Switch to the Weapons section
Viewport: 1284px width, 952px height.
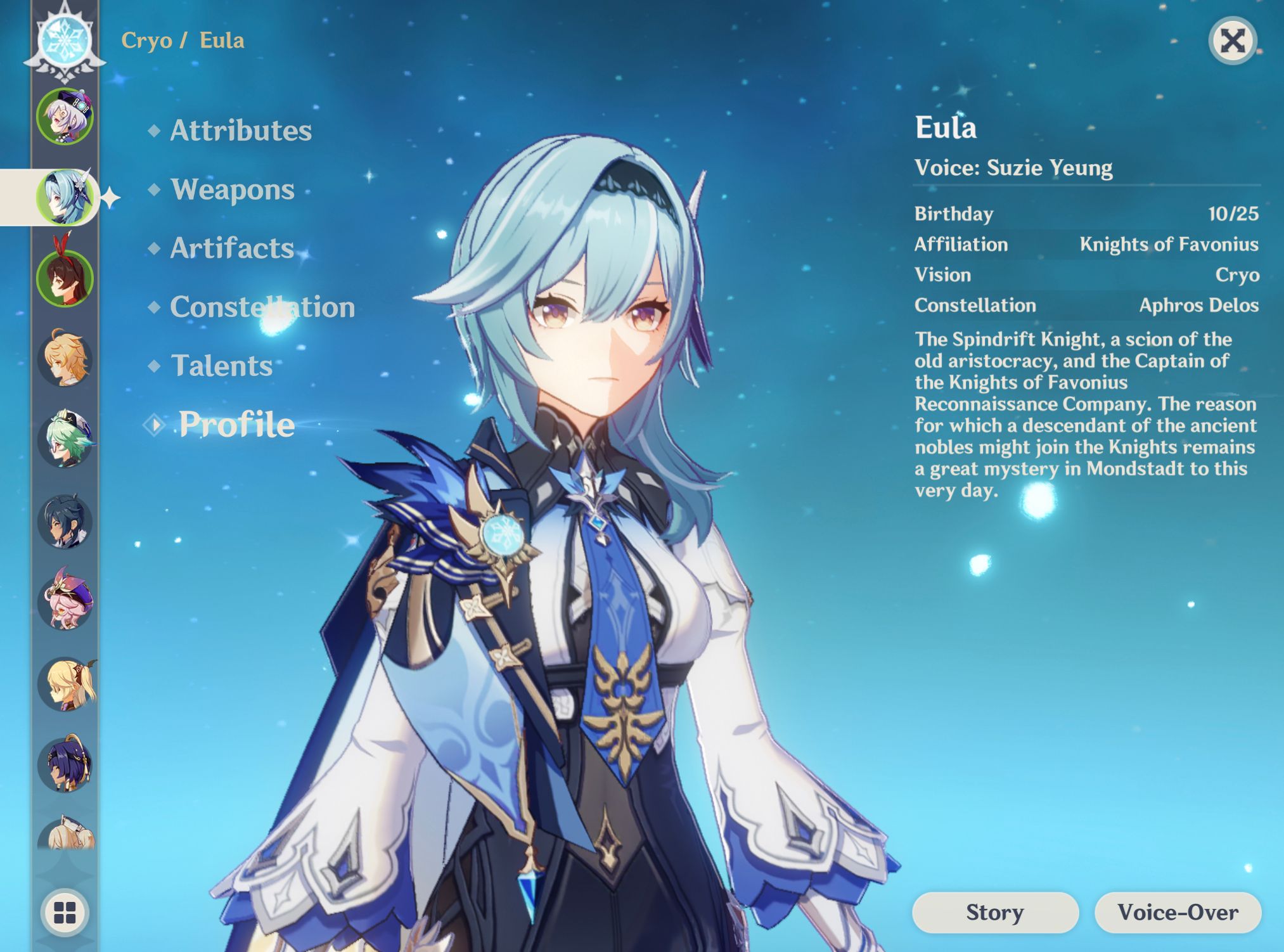tap(231, 190)
